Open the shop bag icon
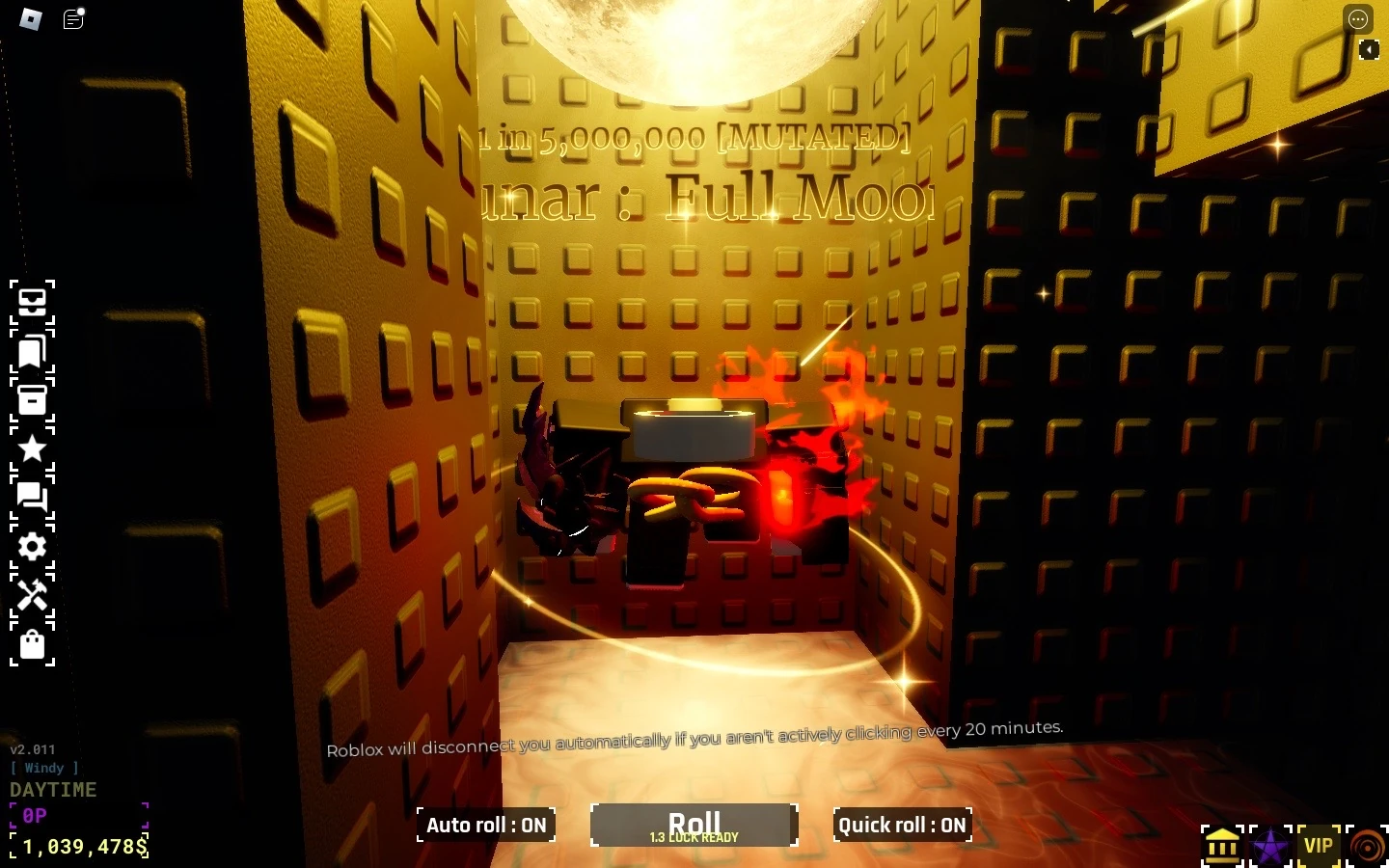The height and width of the screenshot is (868, 1389). click(x=33, y=644)
